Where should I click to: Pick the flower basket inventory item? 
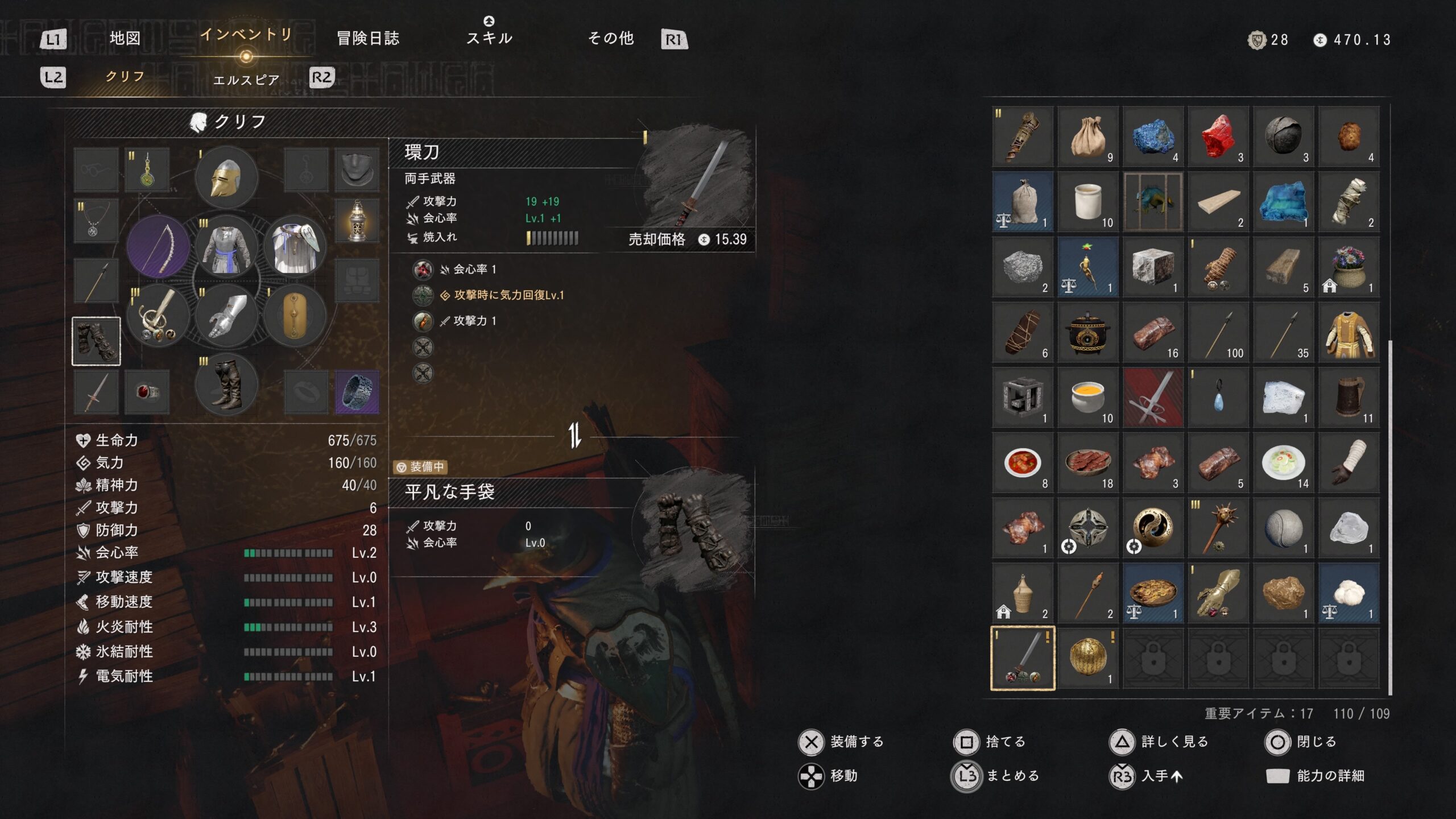(x=1348, y=267)
